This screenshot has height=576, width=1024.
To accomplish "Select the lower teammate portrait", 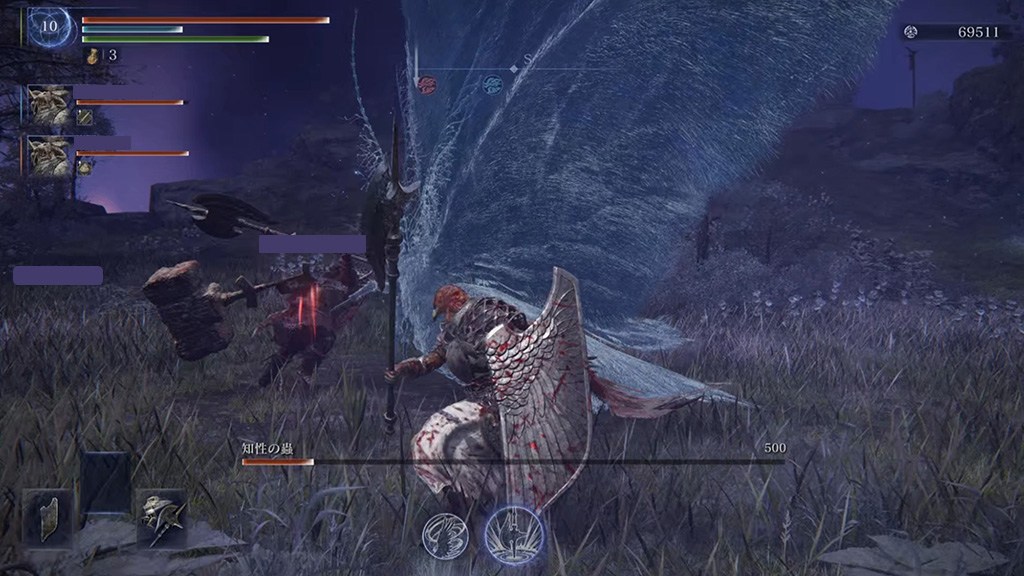I will [50, 157].
